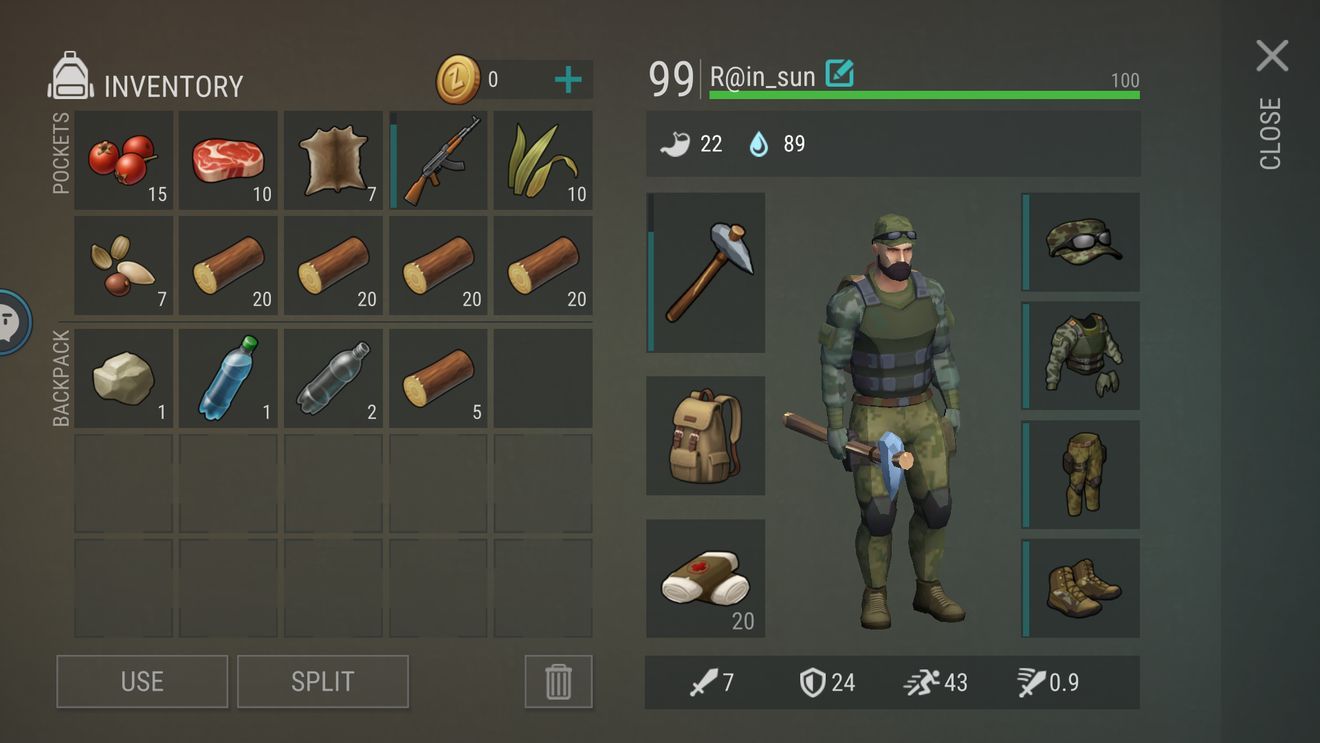This screenshot has height=743, width=1320.
Task: Edit the player name R@in_sun
Action: click(x=839, y=75)
